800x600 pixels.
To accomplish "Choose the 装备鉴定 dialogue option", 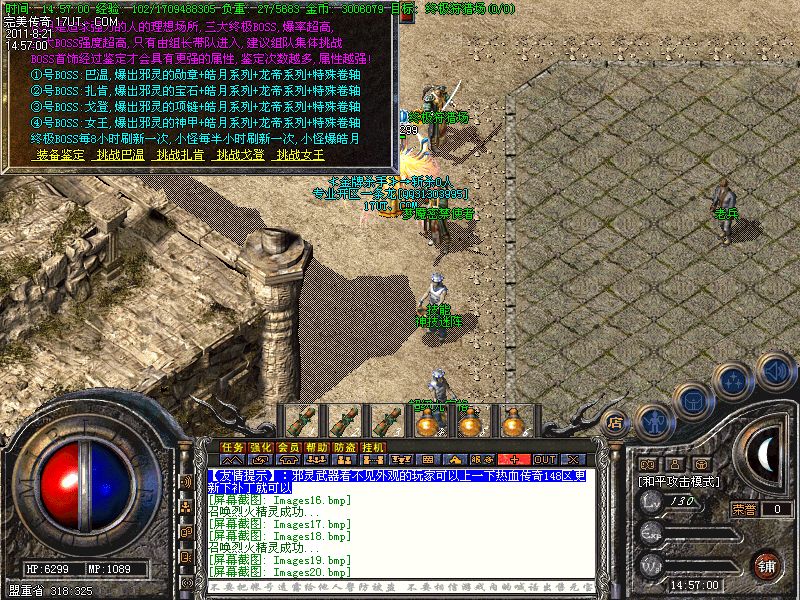I will [x=60, y=155].
